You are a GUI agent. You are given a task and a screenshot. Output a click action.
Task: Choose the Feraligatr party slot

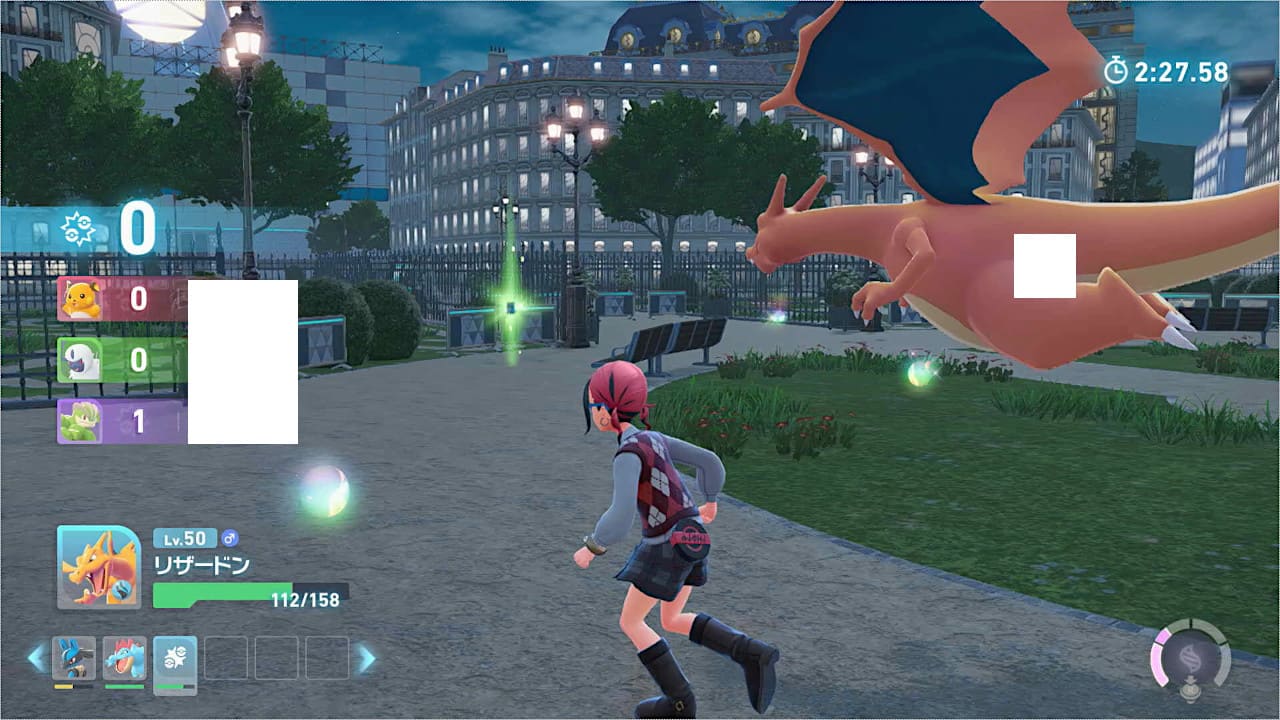(x=125, y=658)
